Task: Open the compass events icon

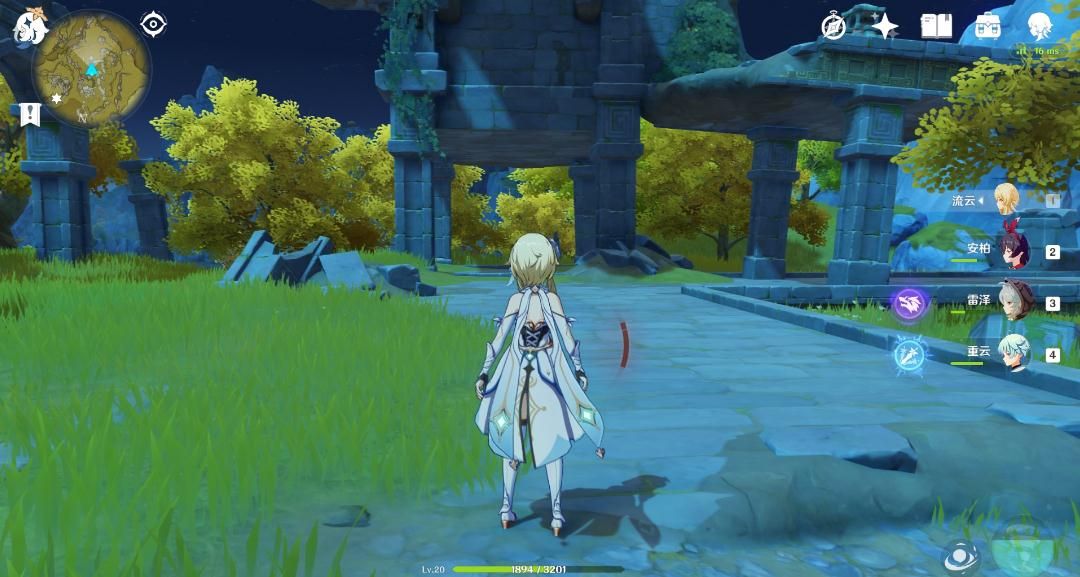Action: point(834,27)
